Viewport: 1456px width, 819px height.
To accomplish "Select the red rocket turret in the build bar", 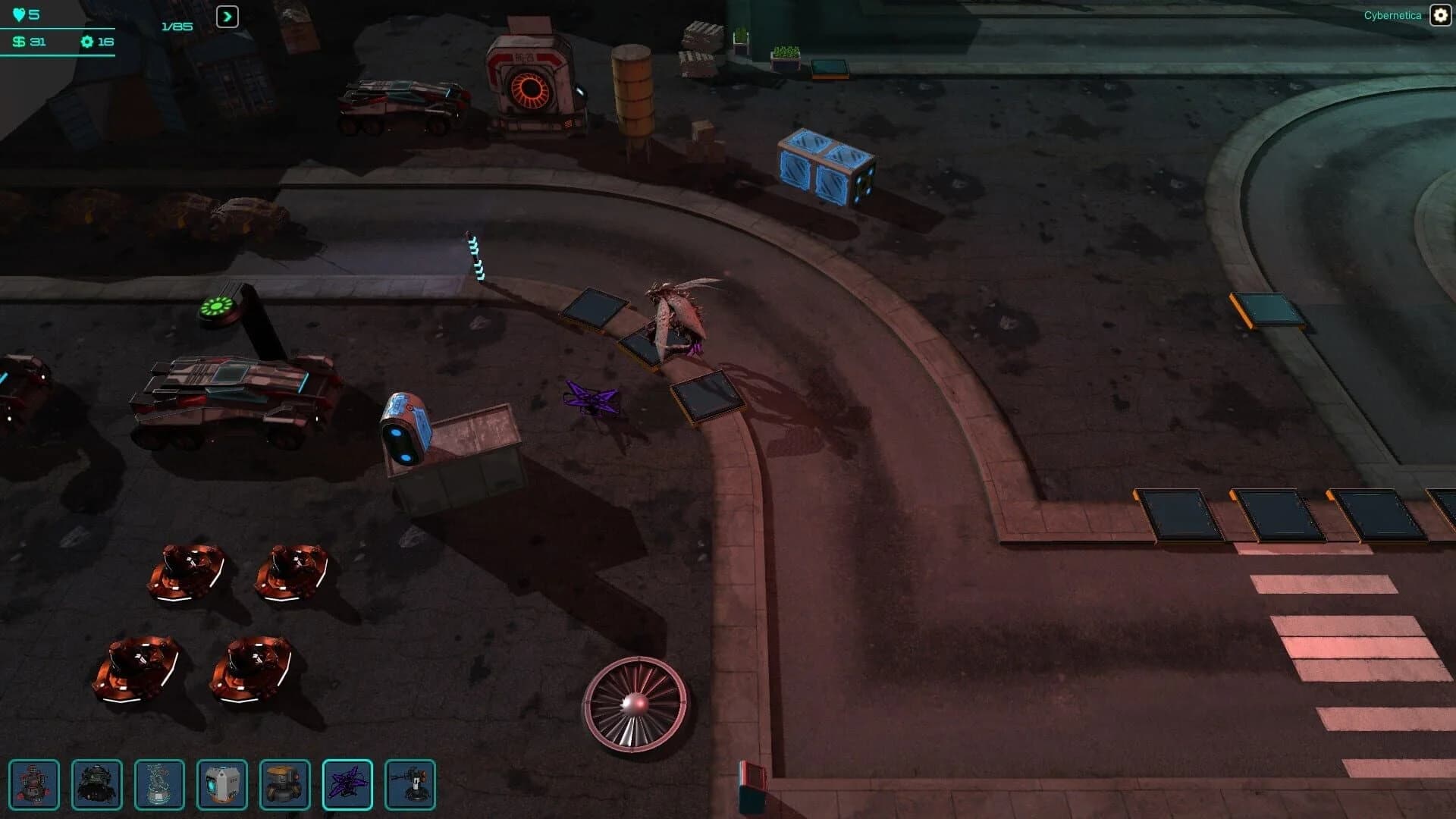I will click(36, 786).
